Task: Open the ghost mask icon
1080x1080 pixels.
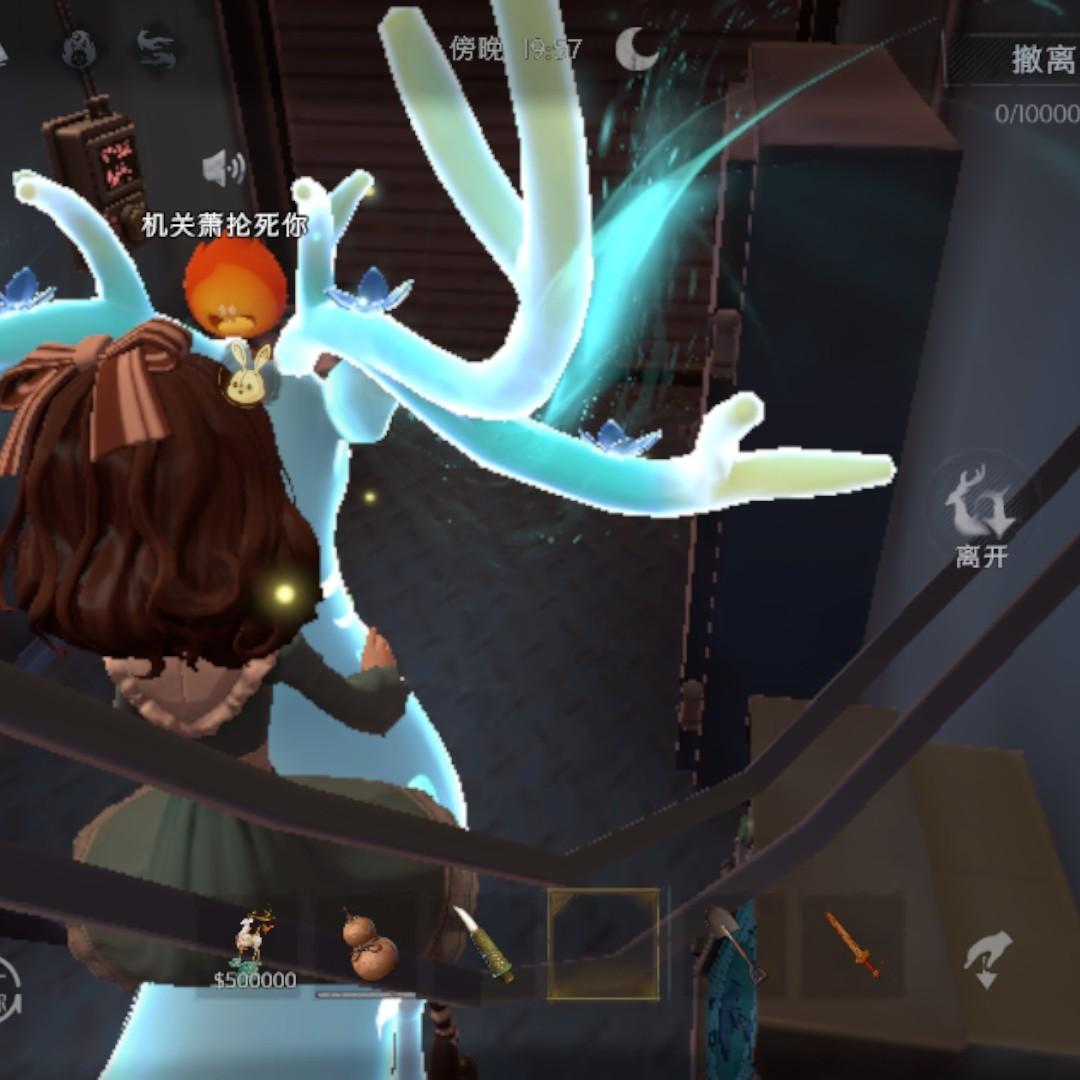Action: [x=80, y=48]
